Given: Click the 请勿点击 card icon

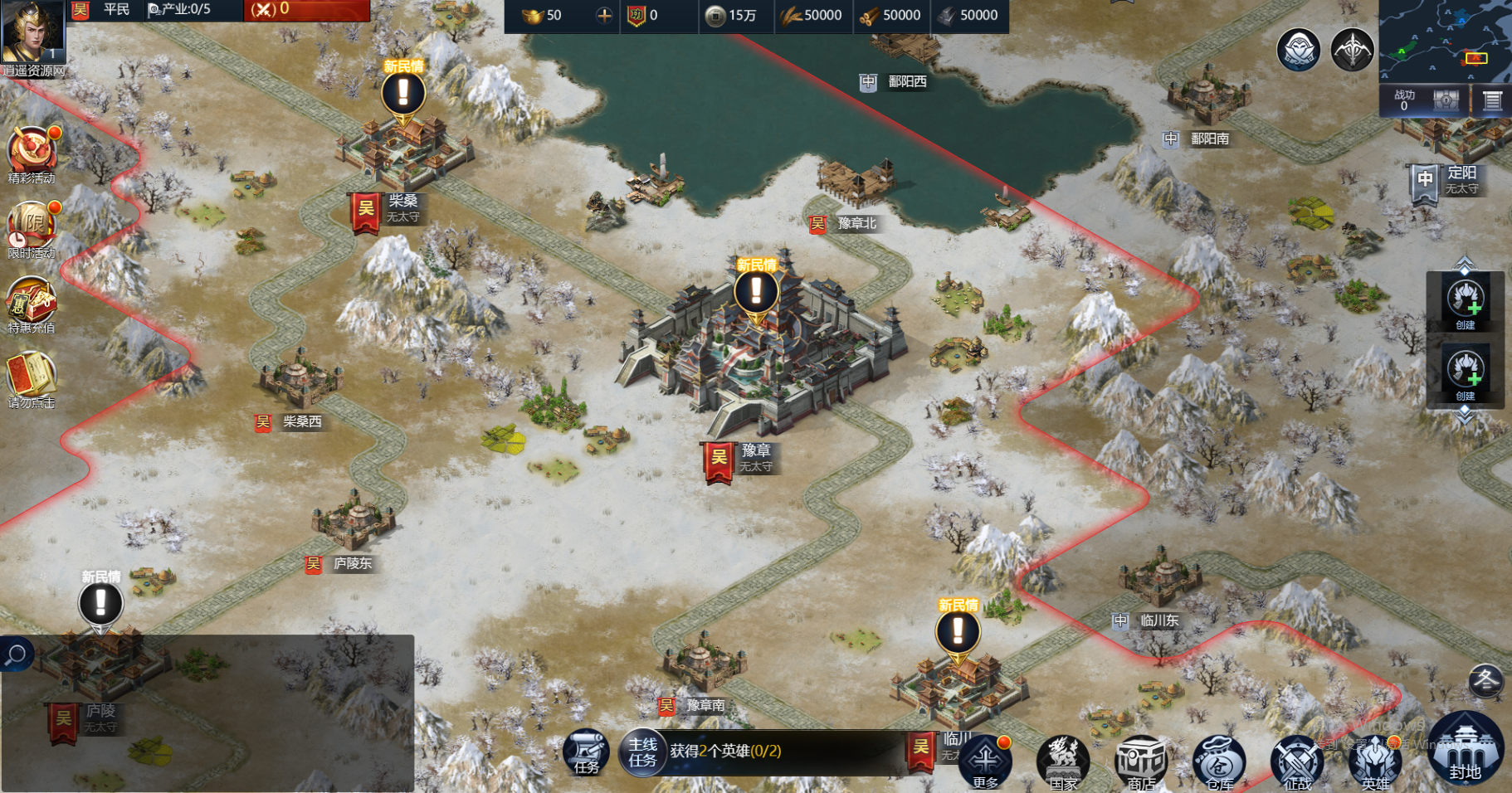Looking at the screenshot, I should pos(32,377).
